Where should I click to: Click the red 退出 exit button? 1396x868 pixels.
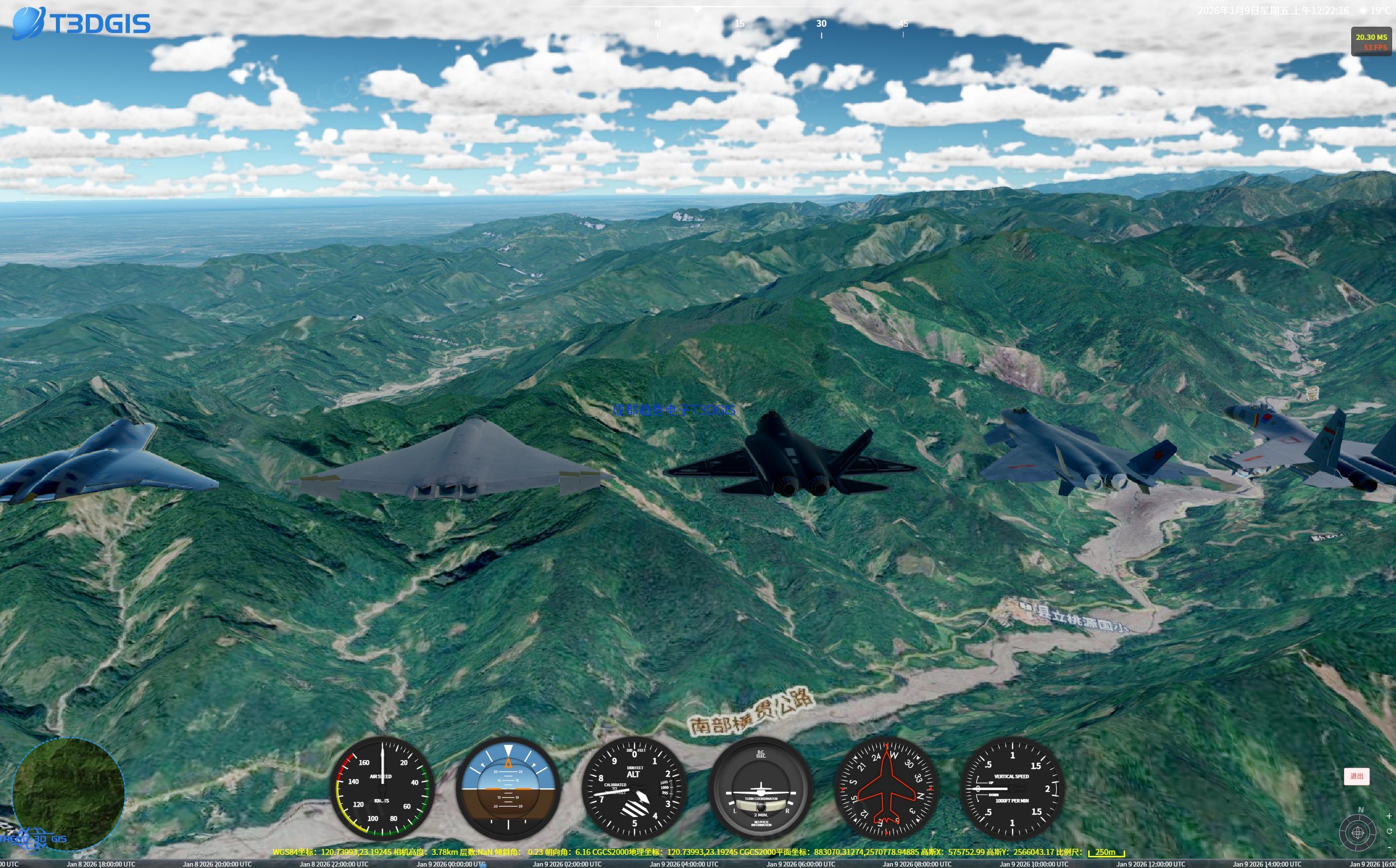[x=1357, y=776]
